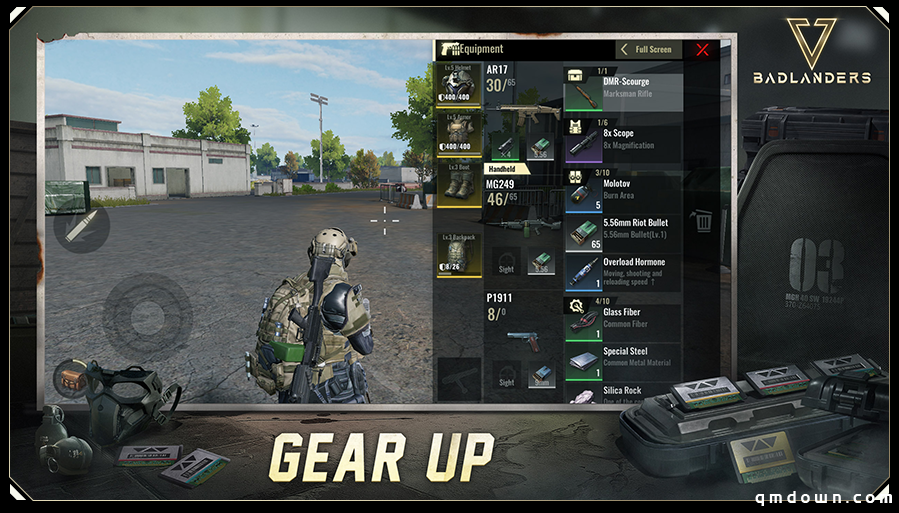899x513 pixels.
Task: Tap the MG249 empty Sight attachment slot
Action: click(507, 261)
